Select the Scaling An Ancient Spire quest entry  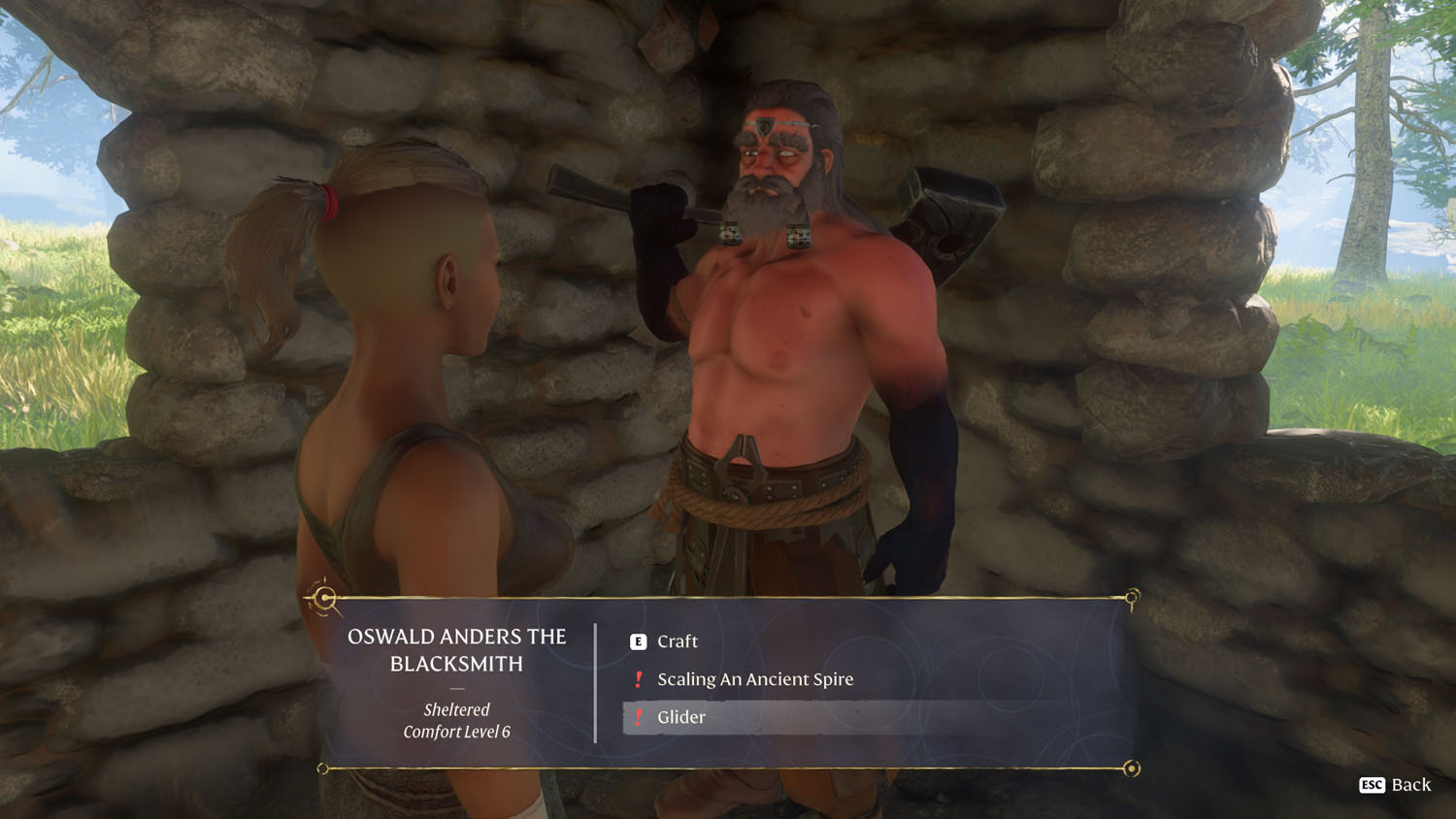(756, 679)
